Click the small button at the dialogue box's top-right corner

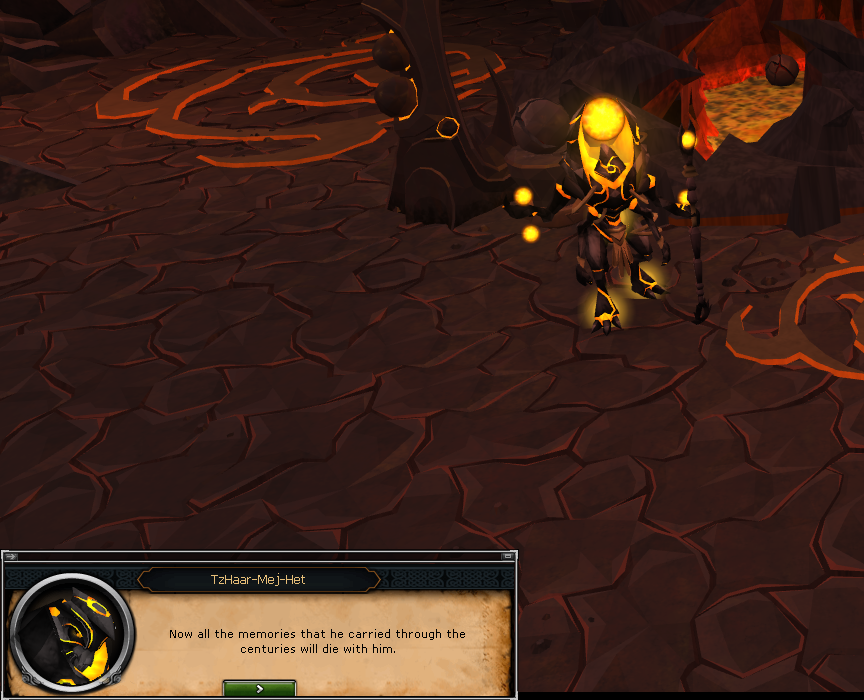point(505,556)
